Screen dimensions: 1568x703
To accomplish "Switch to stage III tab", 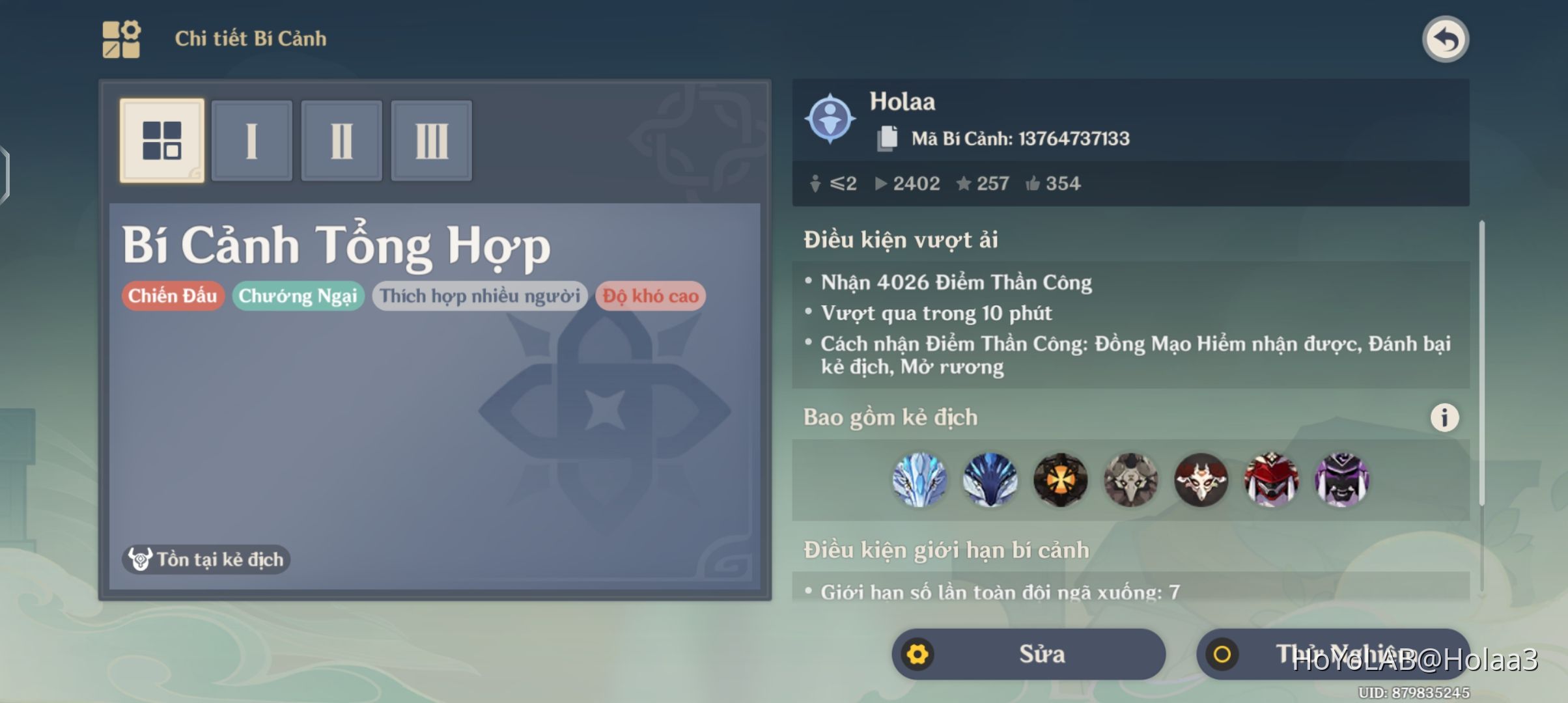I will [431, 140].
